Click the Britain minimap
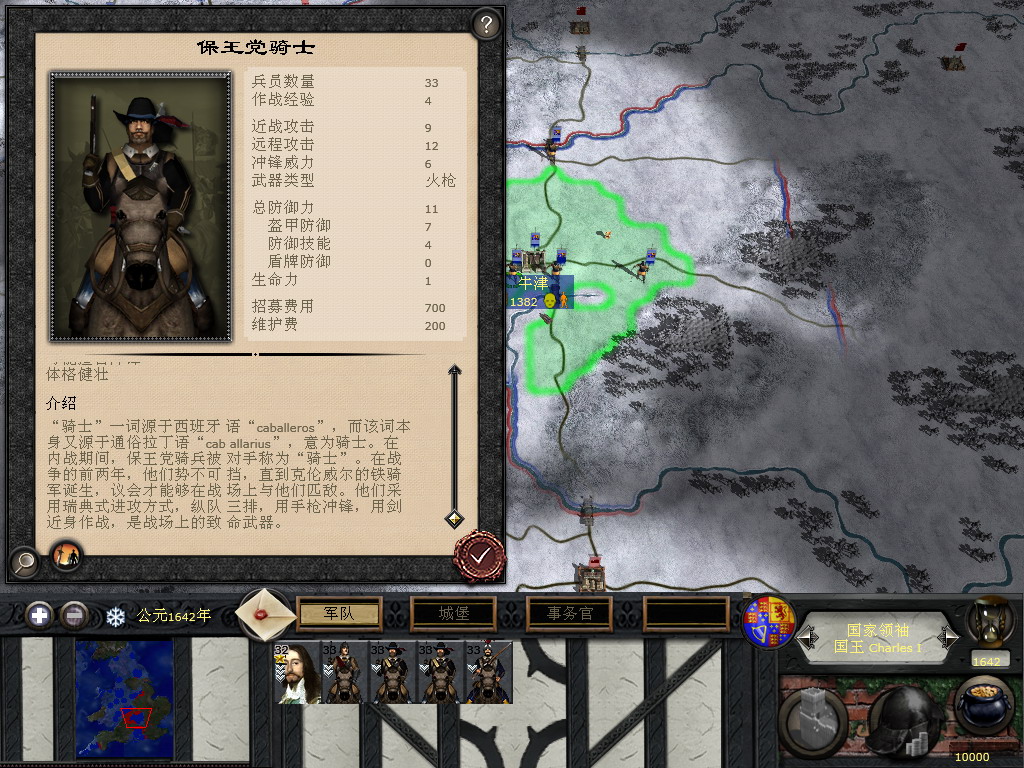Screen dimensions: 1024x768 pos(124,698)
